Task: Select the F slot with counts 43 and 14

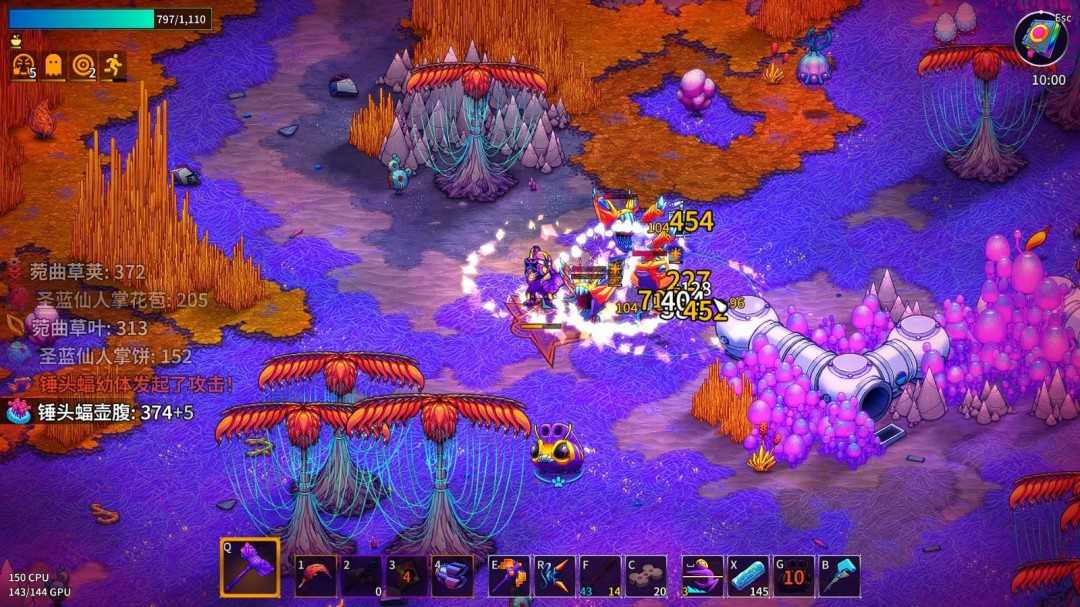Action: [600, 576]
